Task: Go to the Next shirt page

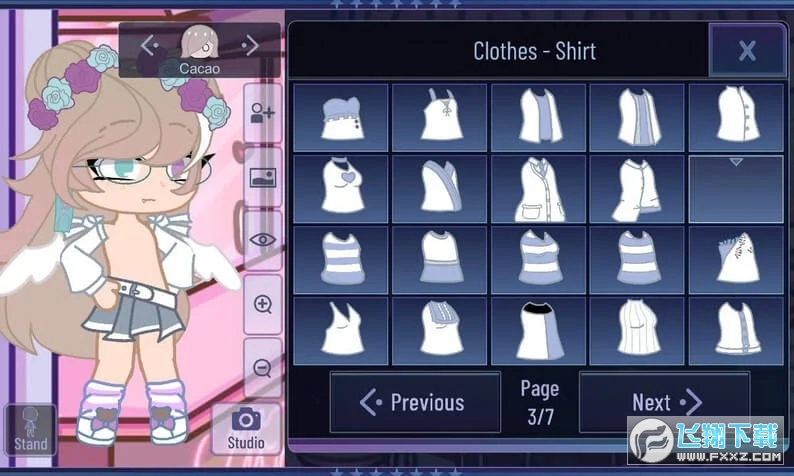Action: point(665,402)
